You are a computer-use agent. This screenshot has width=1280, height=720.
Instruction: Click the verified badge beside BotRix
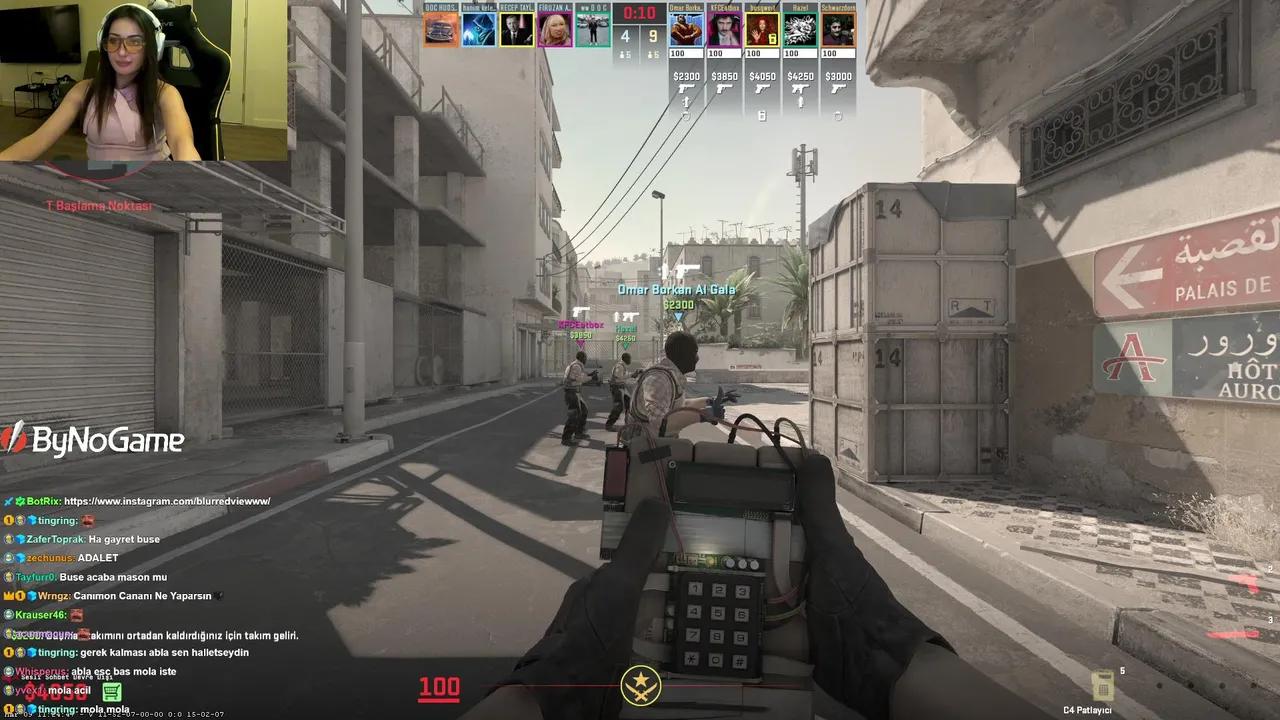[x=20, y=500]
